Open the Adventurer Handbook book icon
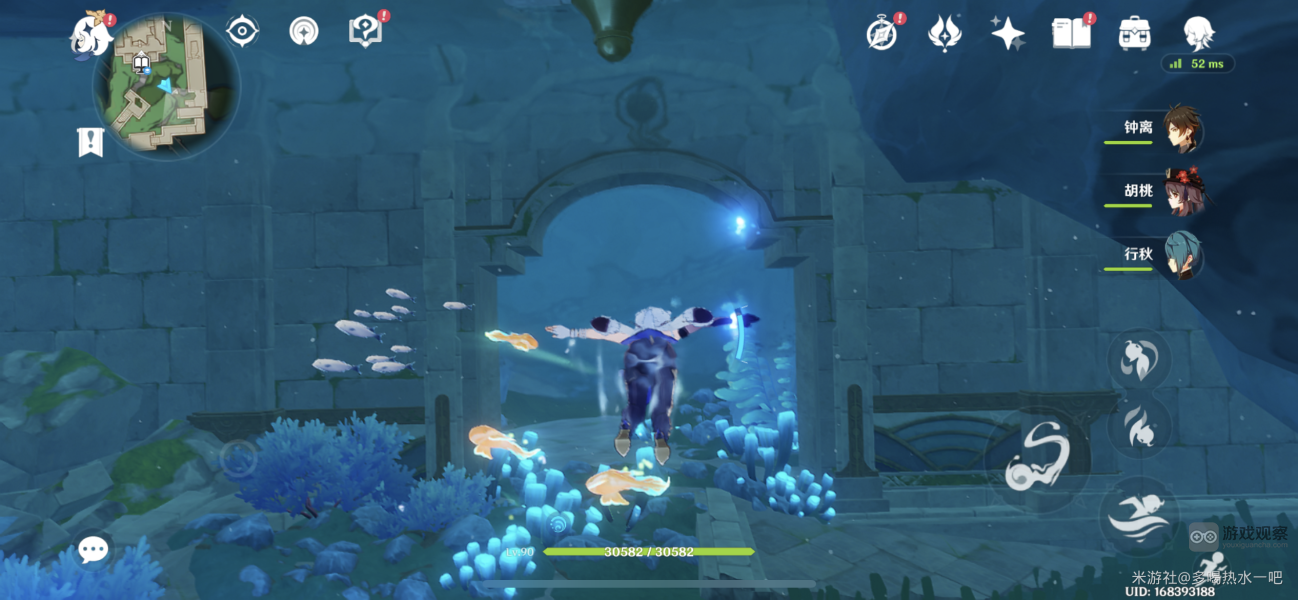Screen dimensions: 1298x600 click(x=1071, y=34)
